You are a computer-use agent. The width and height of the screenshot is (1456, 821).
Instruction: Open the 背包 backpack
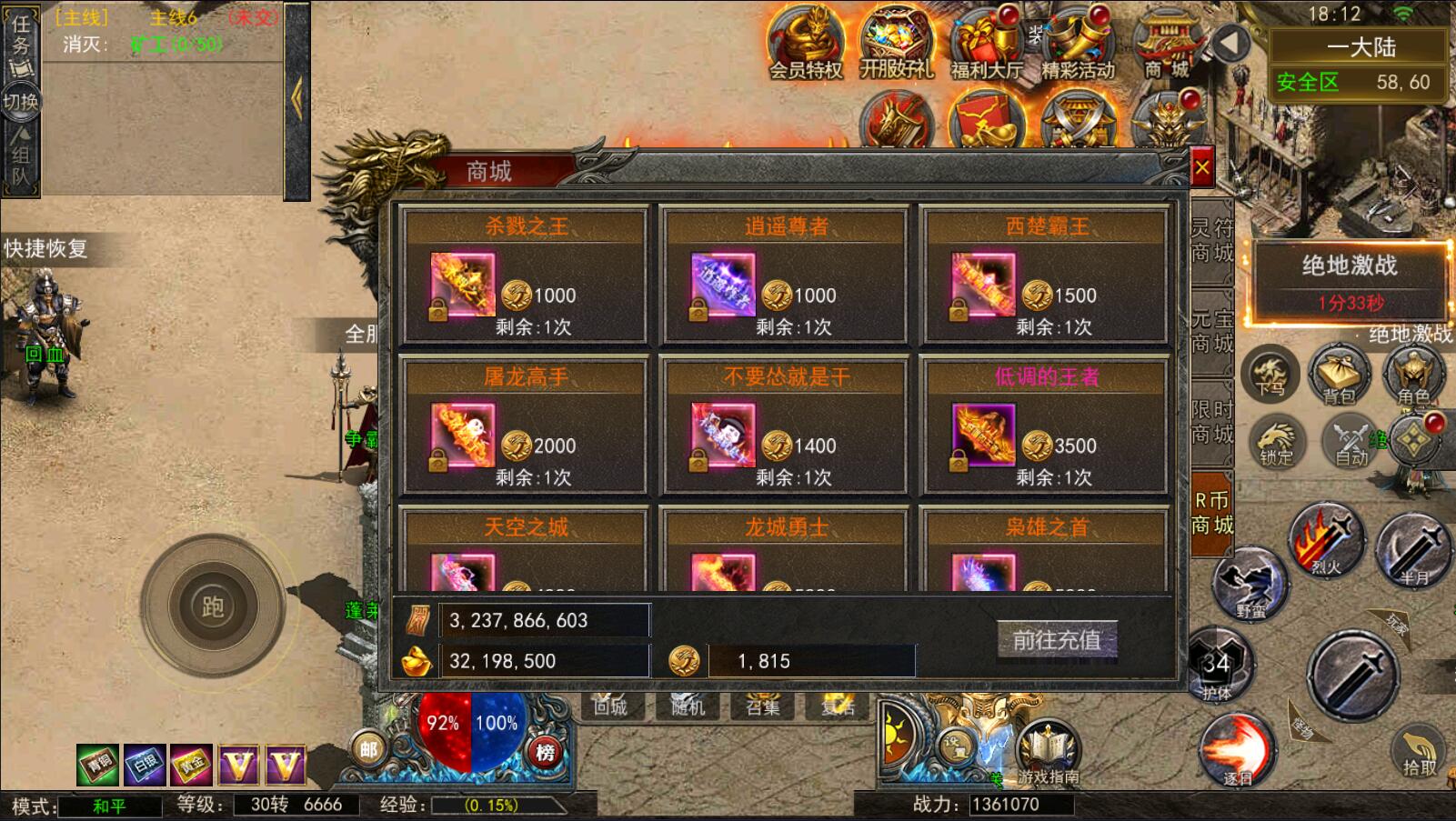click(x=1339, y=375)
